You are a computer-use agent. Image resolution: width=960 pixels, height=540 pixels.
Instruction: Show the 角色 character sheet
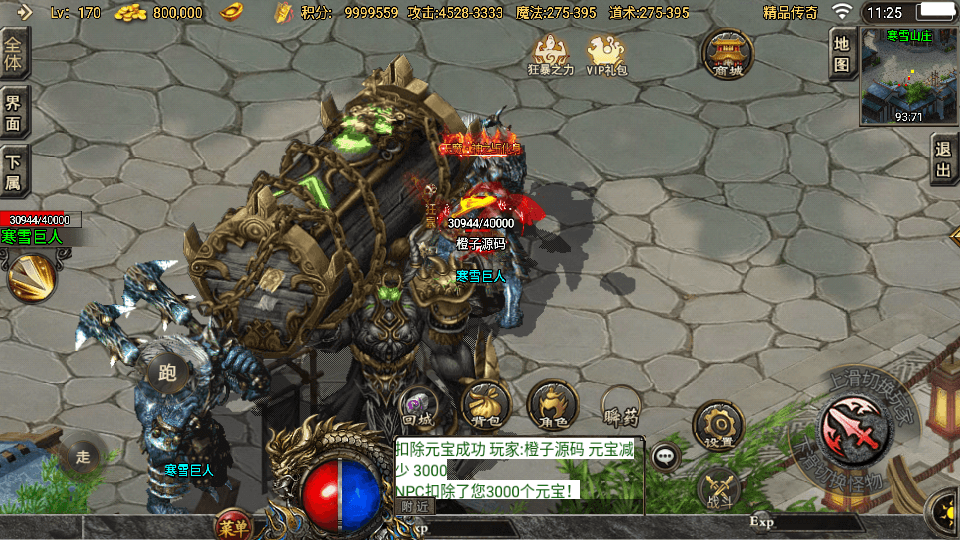point(552,404)
